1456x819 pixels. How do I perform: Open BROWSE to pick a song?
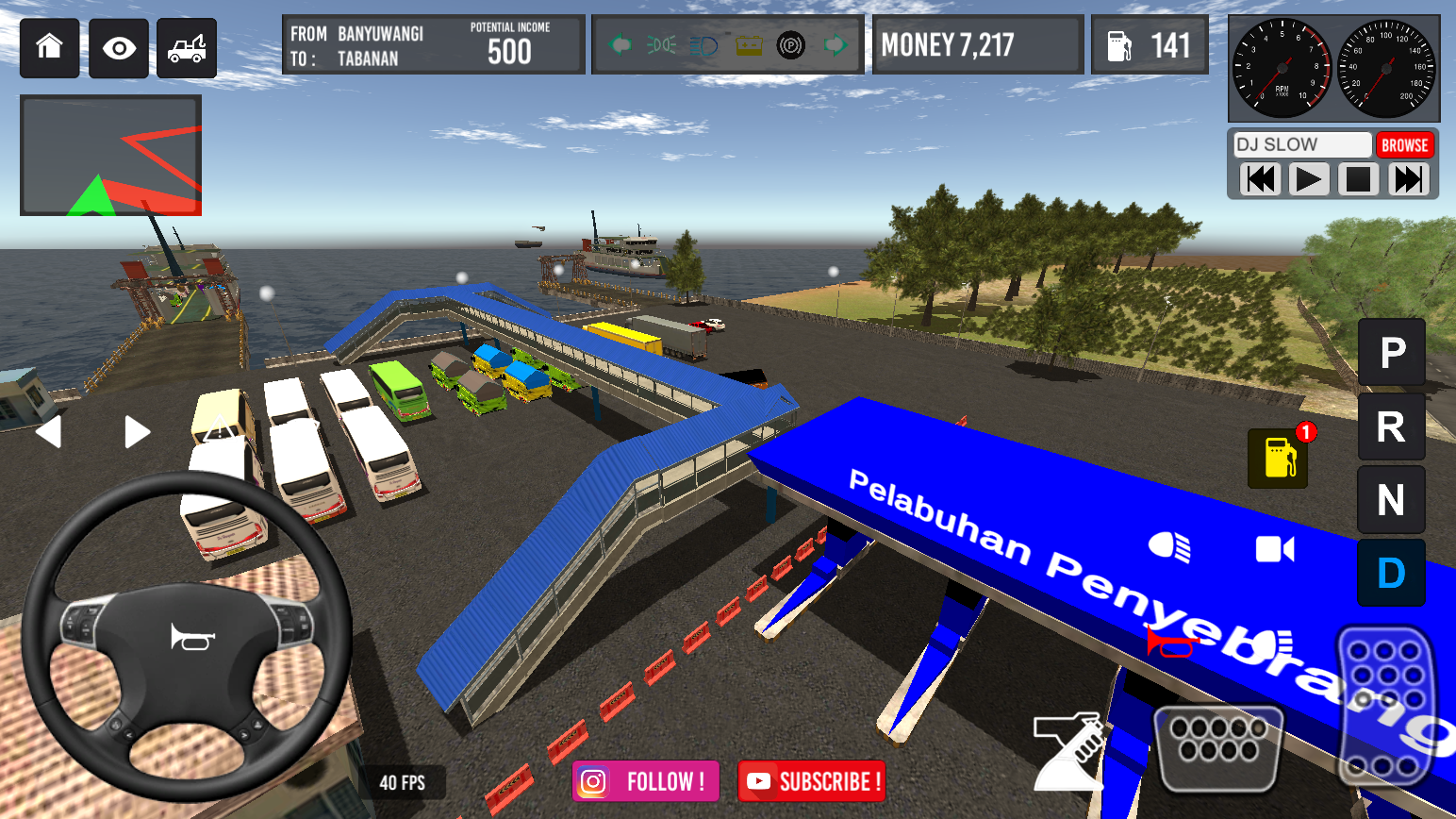coord(1405,144)
